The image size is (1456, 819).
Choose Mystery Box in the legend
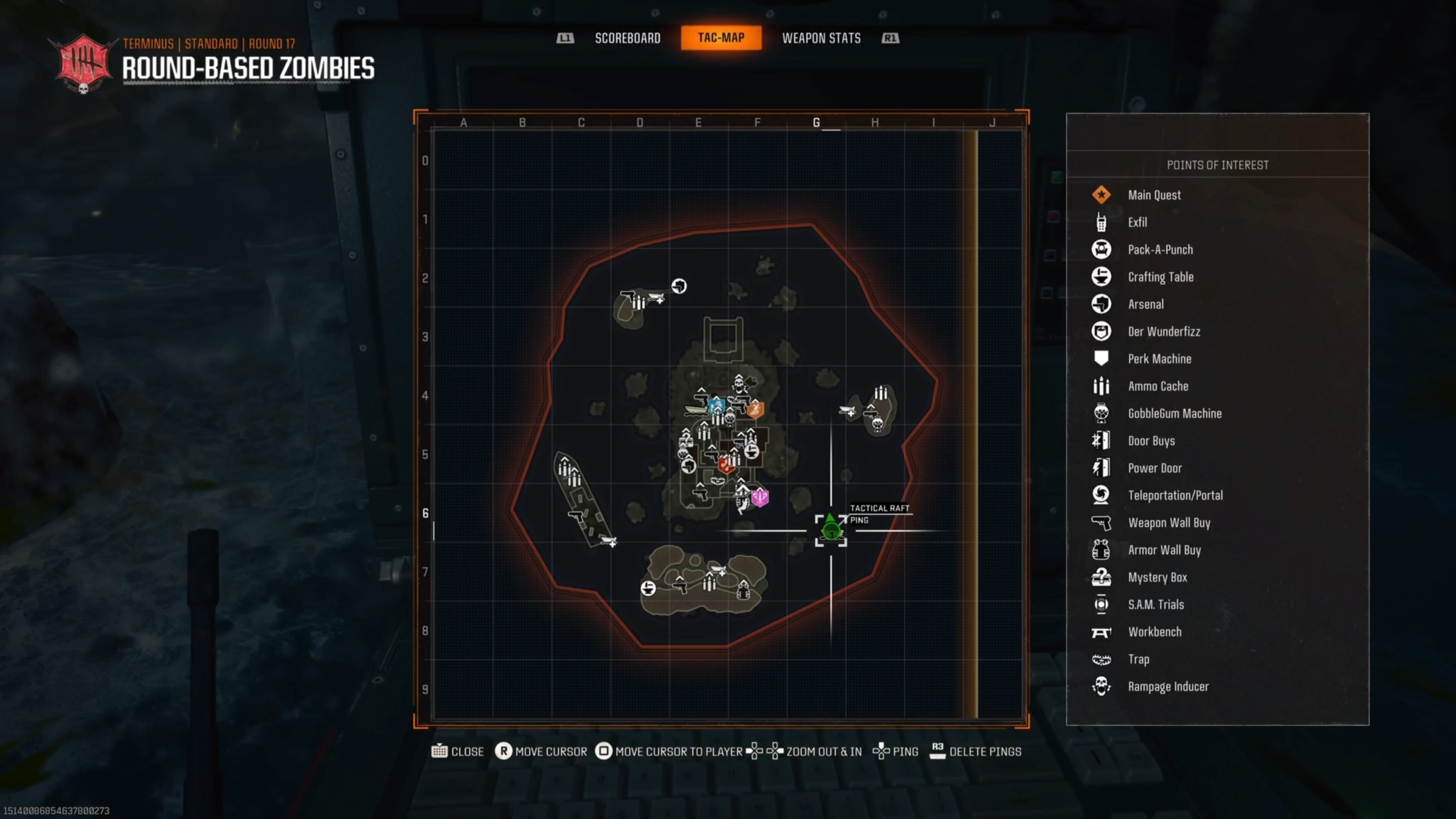point(1157,577)
